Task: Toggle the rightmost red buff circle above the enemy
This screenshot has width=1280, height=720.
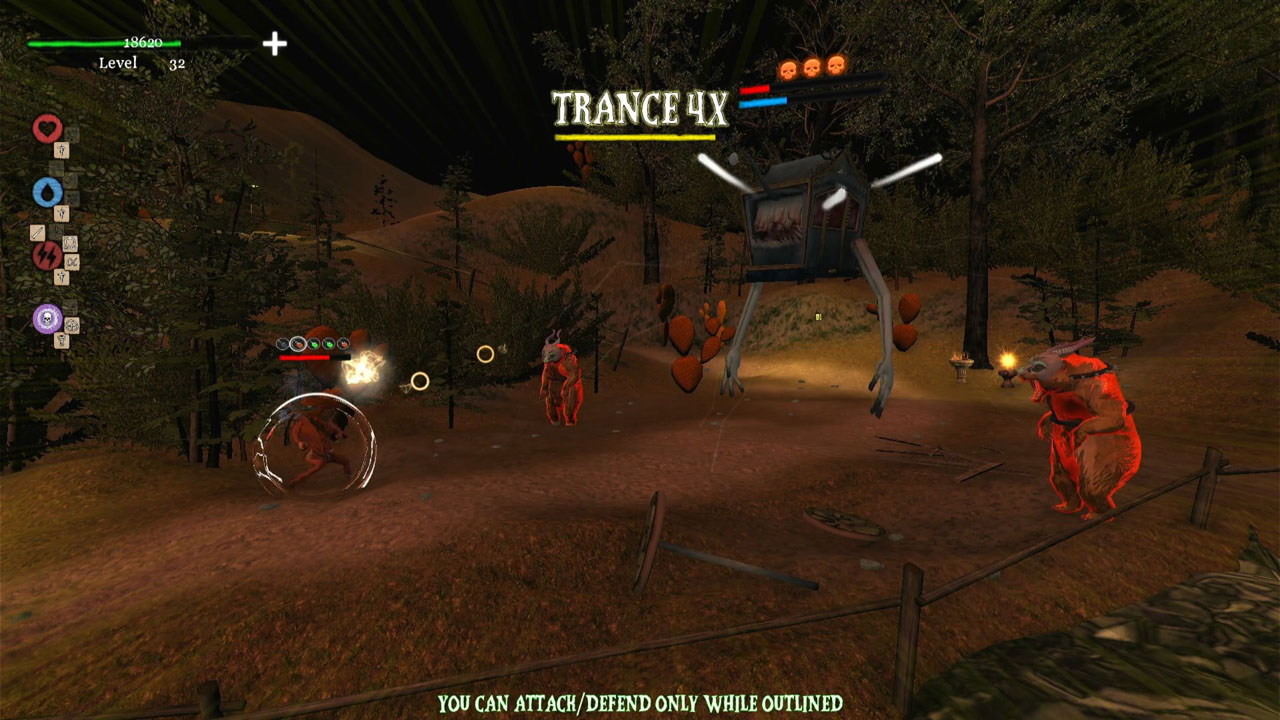Action: 343,344
